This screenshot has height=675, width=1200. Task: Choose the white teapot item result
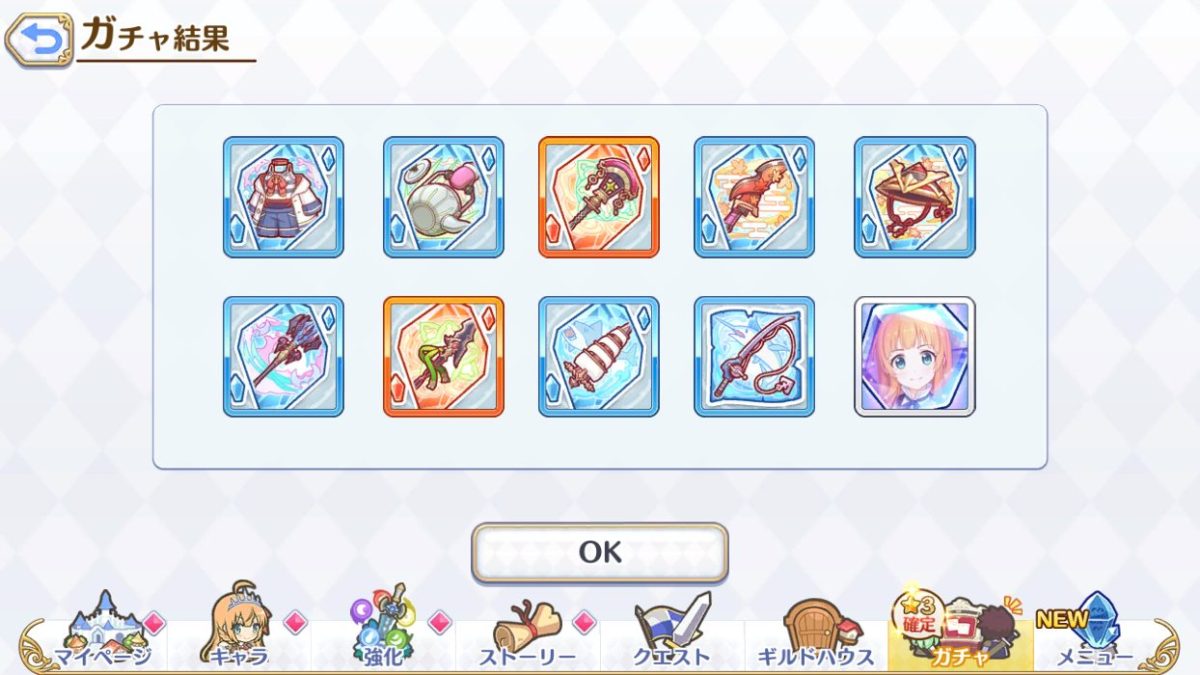[x=443, y=197]
